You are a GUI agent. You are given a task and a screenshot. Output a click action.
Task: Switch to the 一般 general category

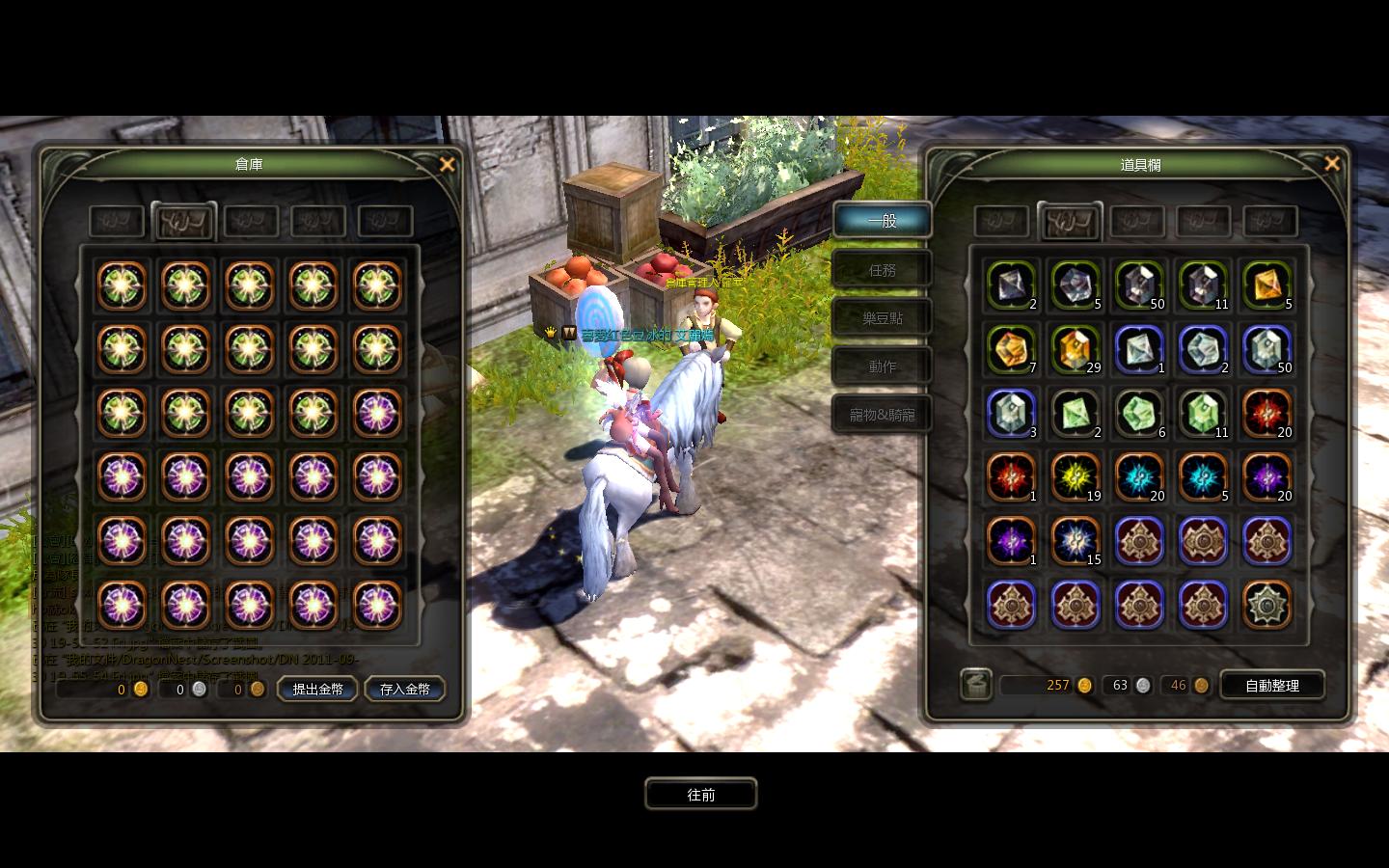[882, 221]
